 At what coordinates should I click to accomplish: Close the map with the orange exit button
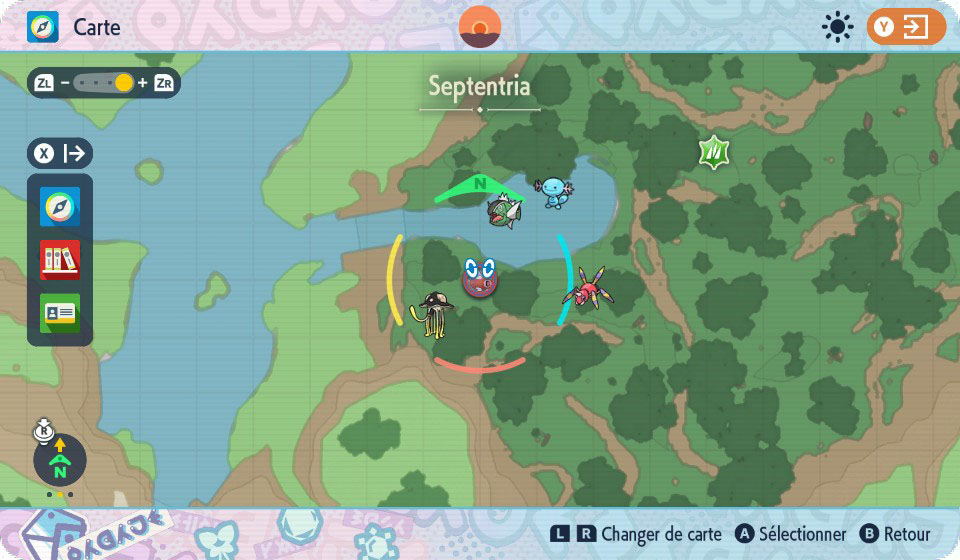(905, 27)
